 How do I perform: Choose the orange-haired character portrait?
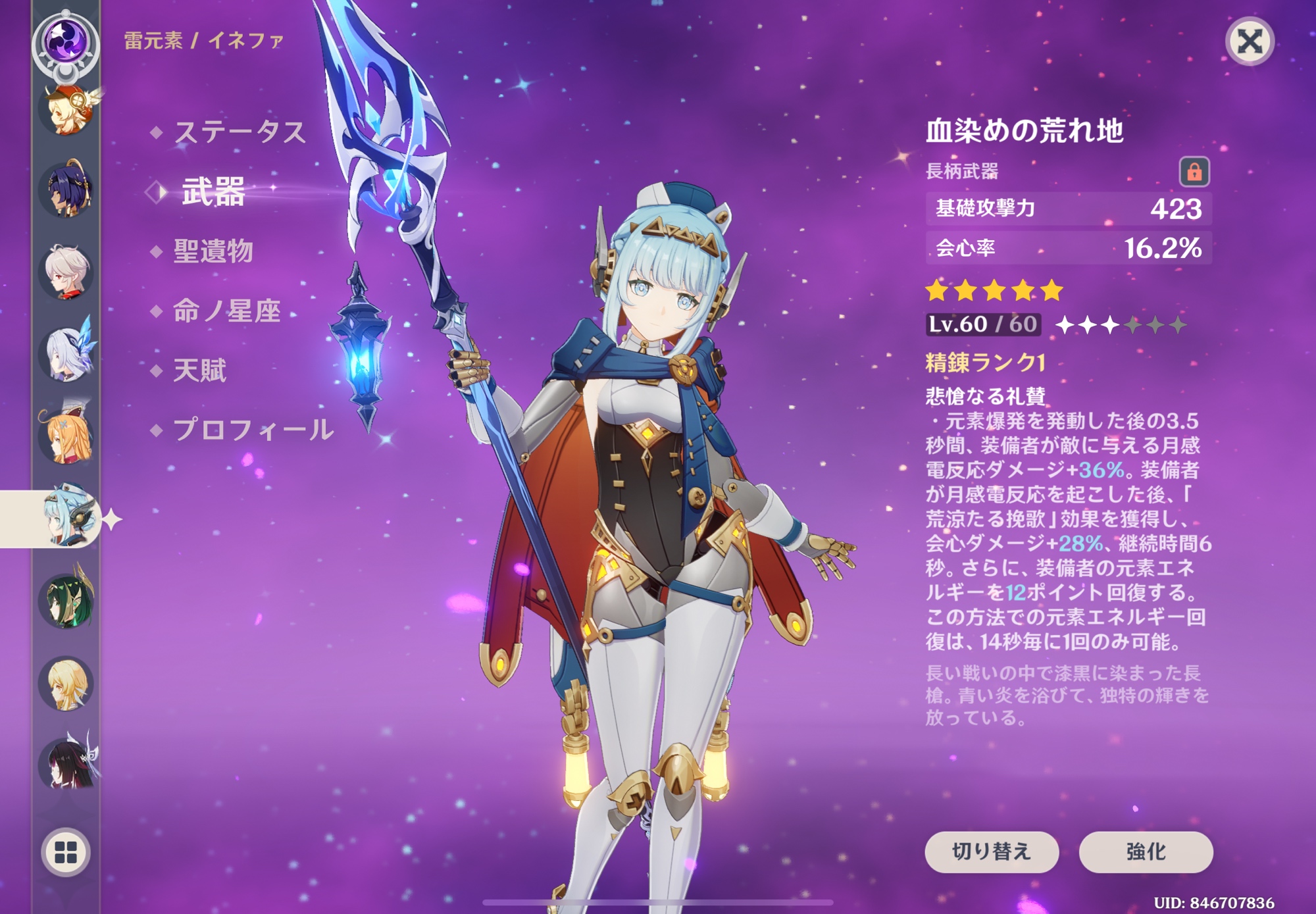click(66, 436)
